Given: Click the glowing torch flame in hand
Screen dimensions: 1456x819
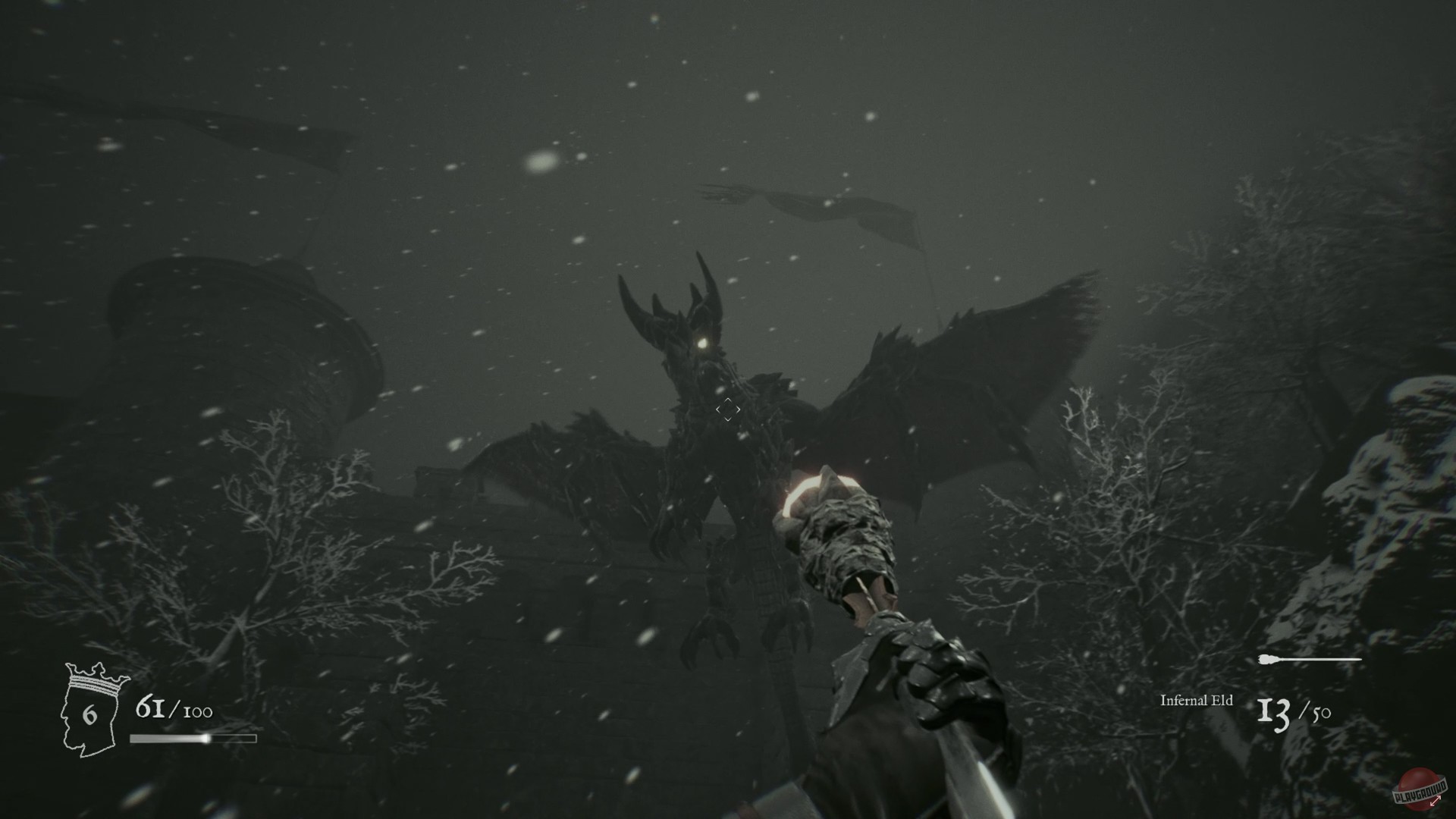Looking at the screenshot, I should click(813, 487).
